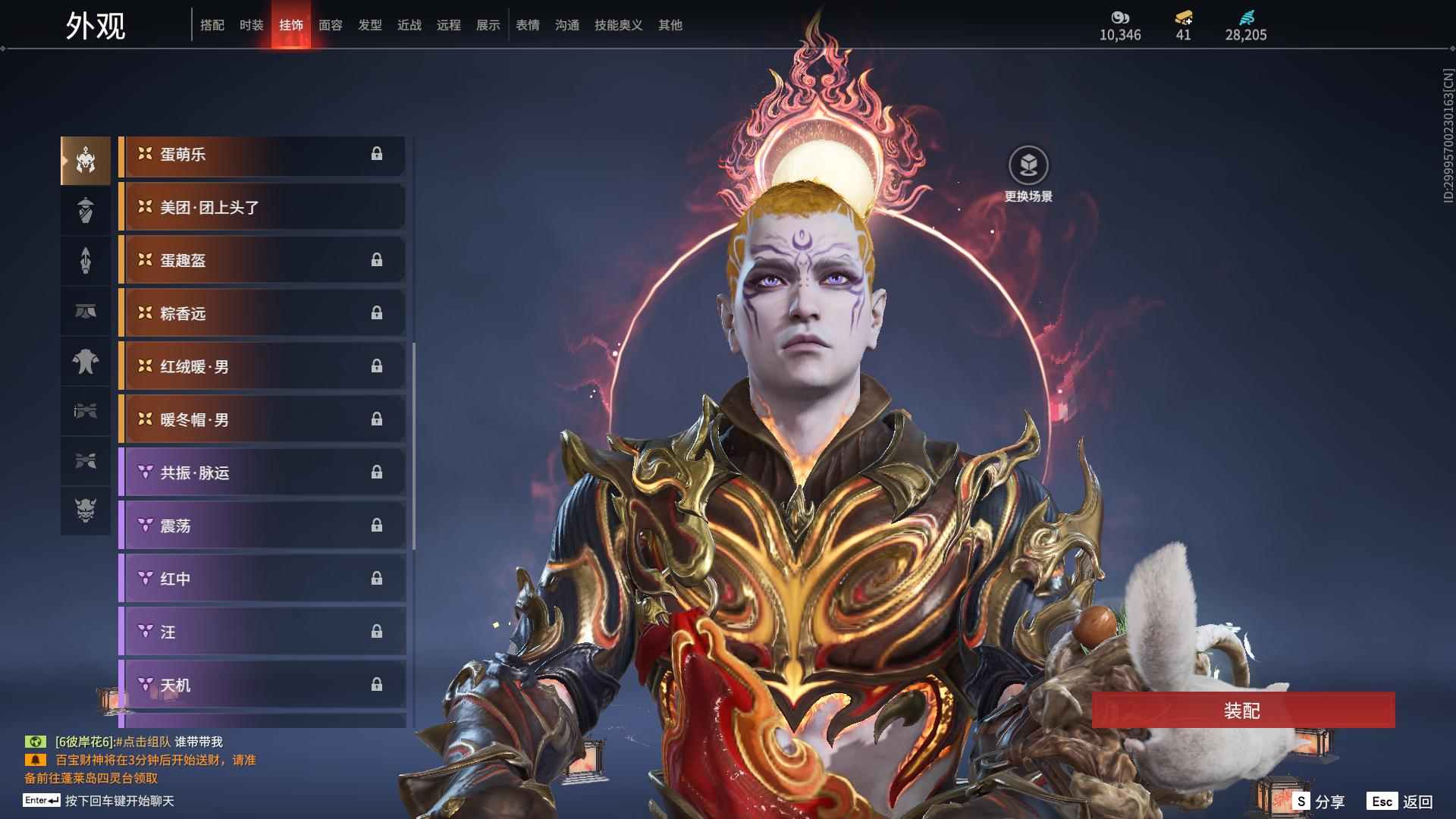The width and height of the screenshot is (1456, 819).
Task: Return with the 返回 button
Action: [x=1401, y=801]
